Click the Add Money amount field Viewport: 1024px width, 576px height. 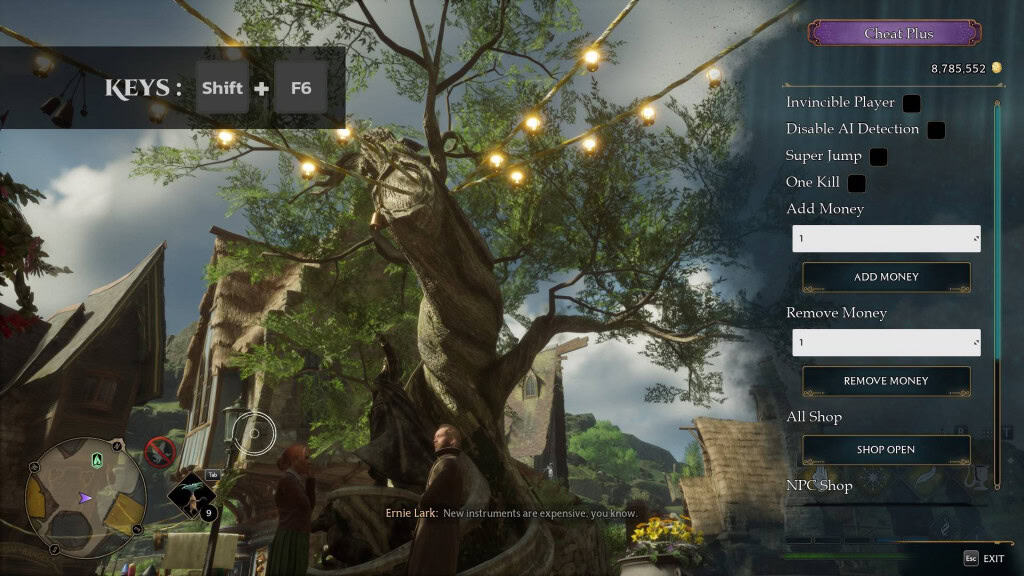tap(885, 238)
